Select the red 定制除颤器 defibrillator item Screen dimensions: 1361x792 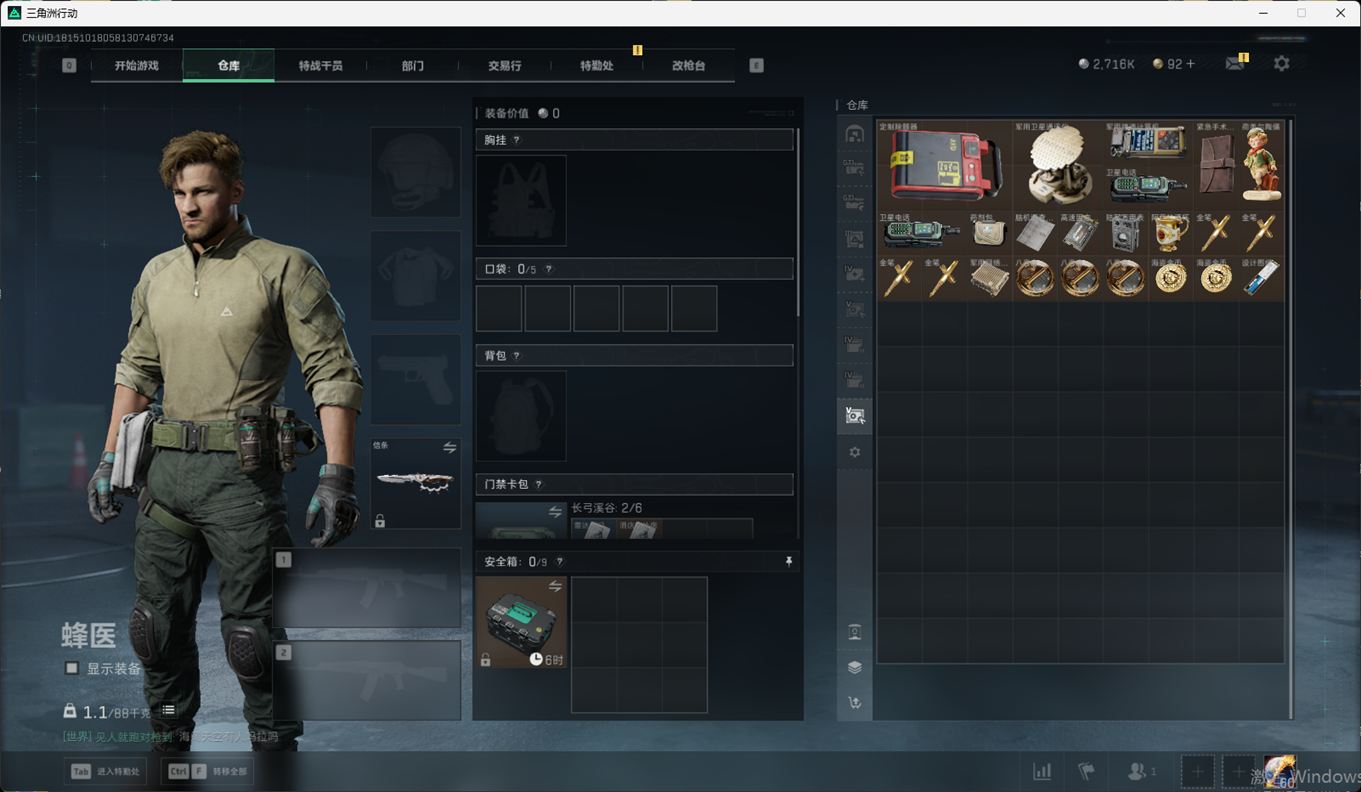coord(944,165)
